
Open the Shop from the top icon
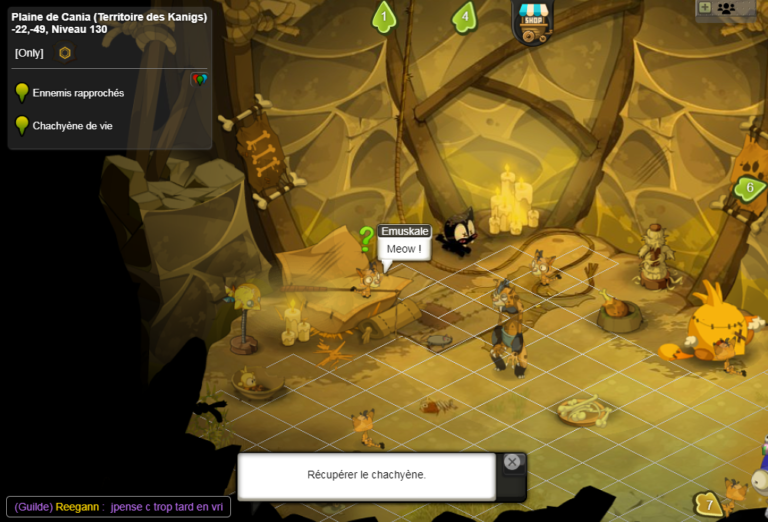pos(533,21)
